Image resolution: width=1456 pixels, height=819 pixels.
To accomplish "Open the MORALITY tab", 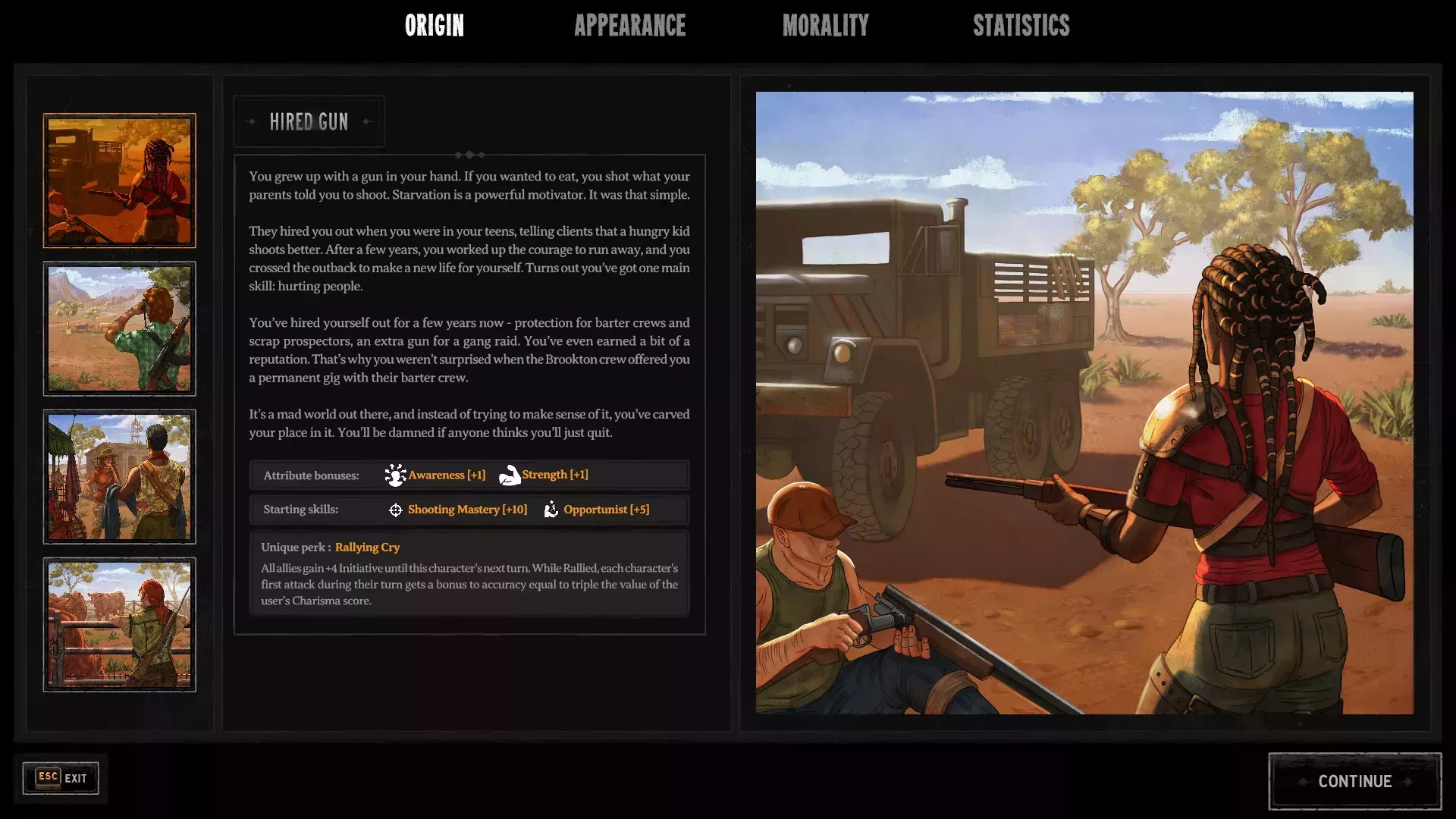I will [x=826, y=26].
